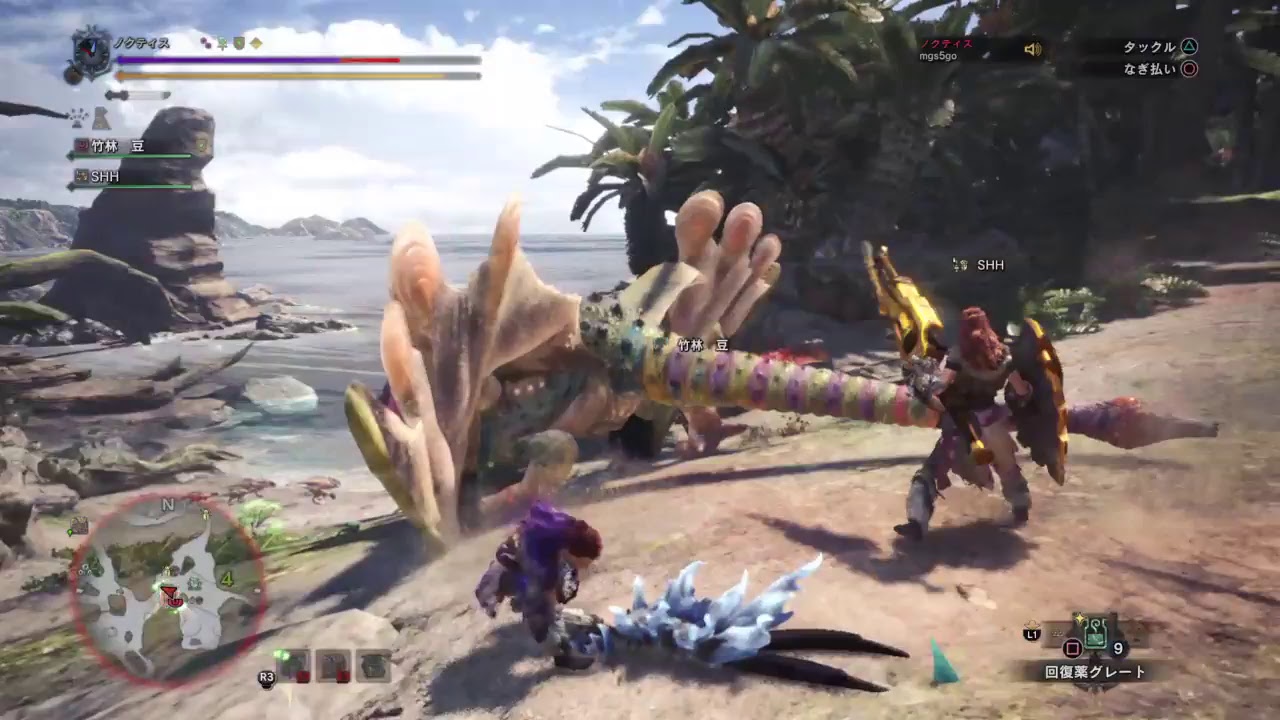Click the poison status buff icon
1280x720 pixels.
(206, 43)
